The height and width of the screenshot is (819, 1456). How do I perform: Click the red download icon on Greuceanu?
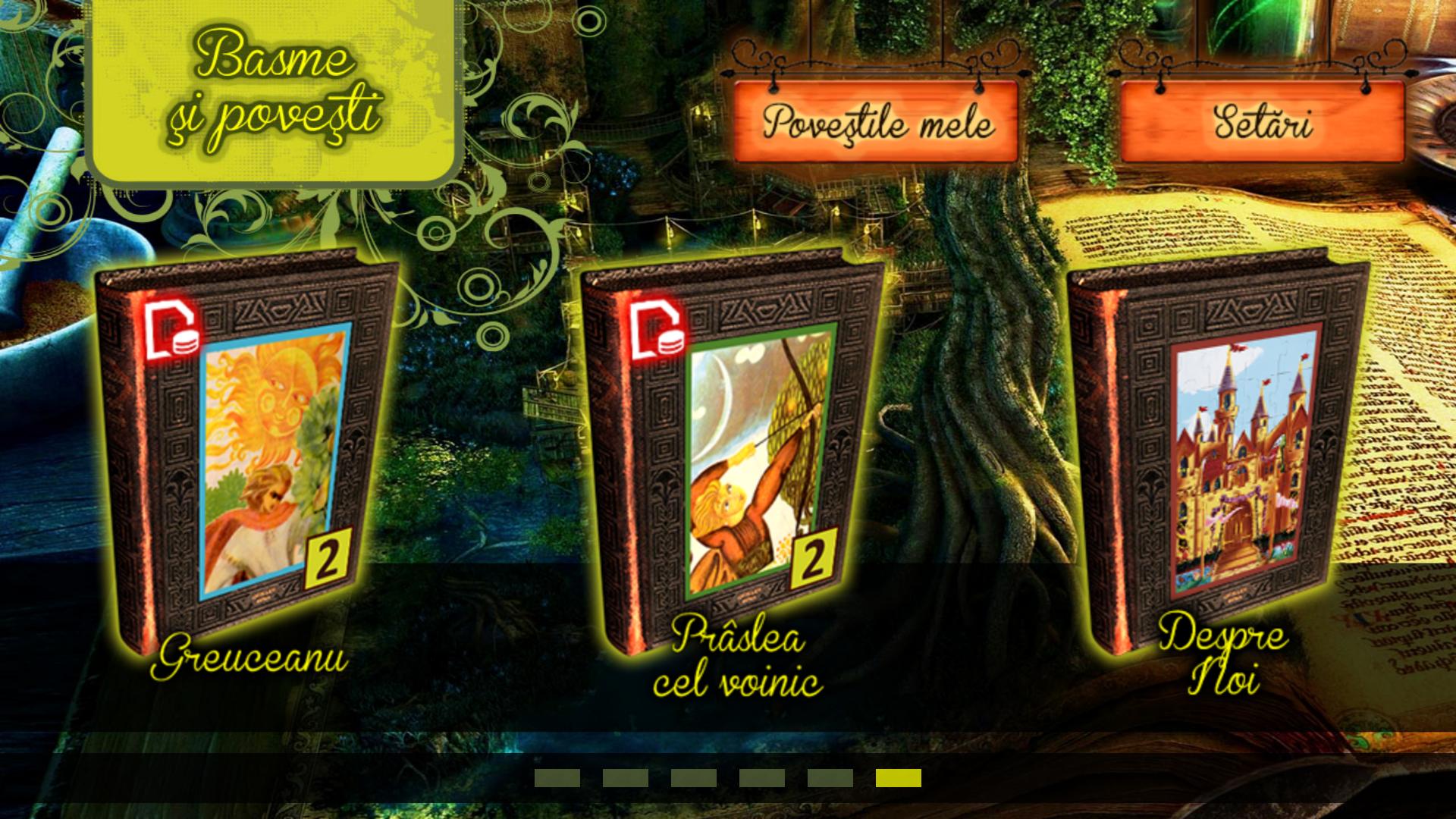click(173, 331)
